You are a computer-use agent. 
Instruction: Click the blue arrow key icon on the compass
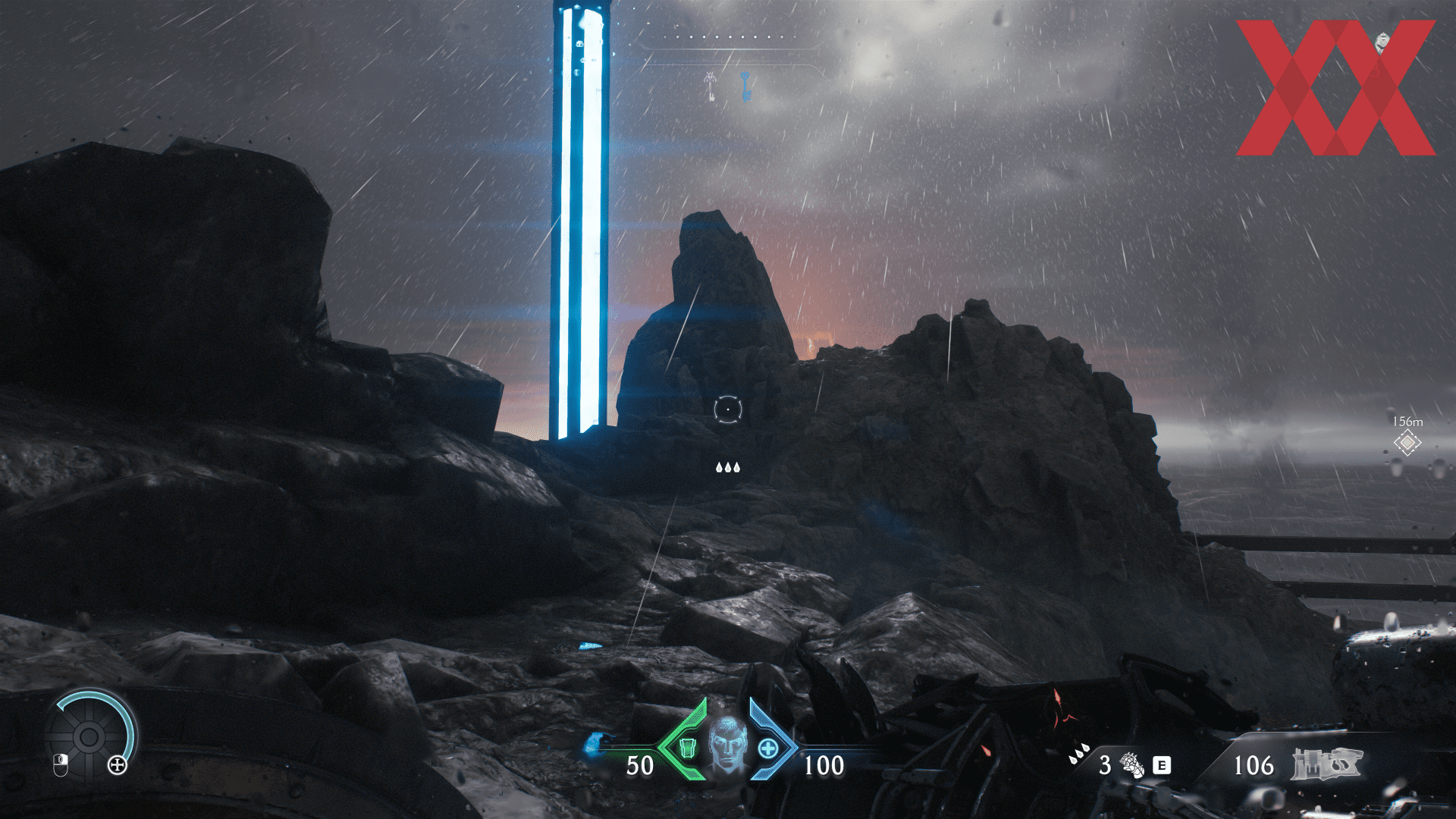click(745, 86)
